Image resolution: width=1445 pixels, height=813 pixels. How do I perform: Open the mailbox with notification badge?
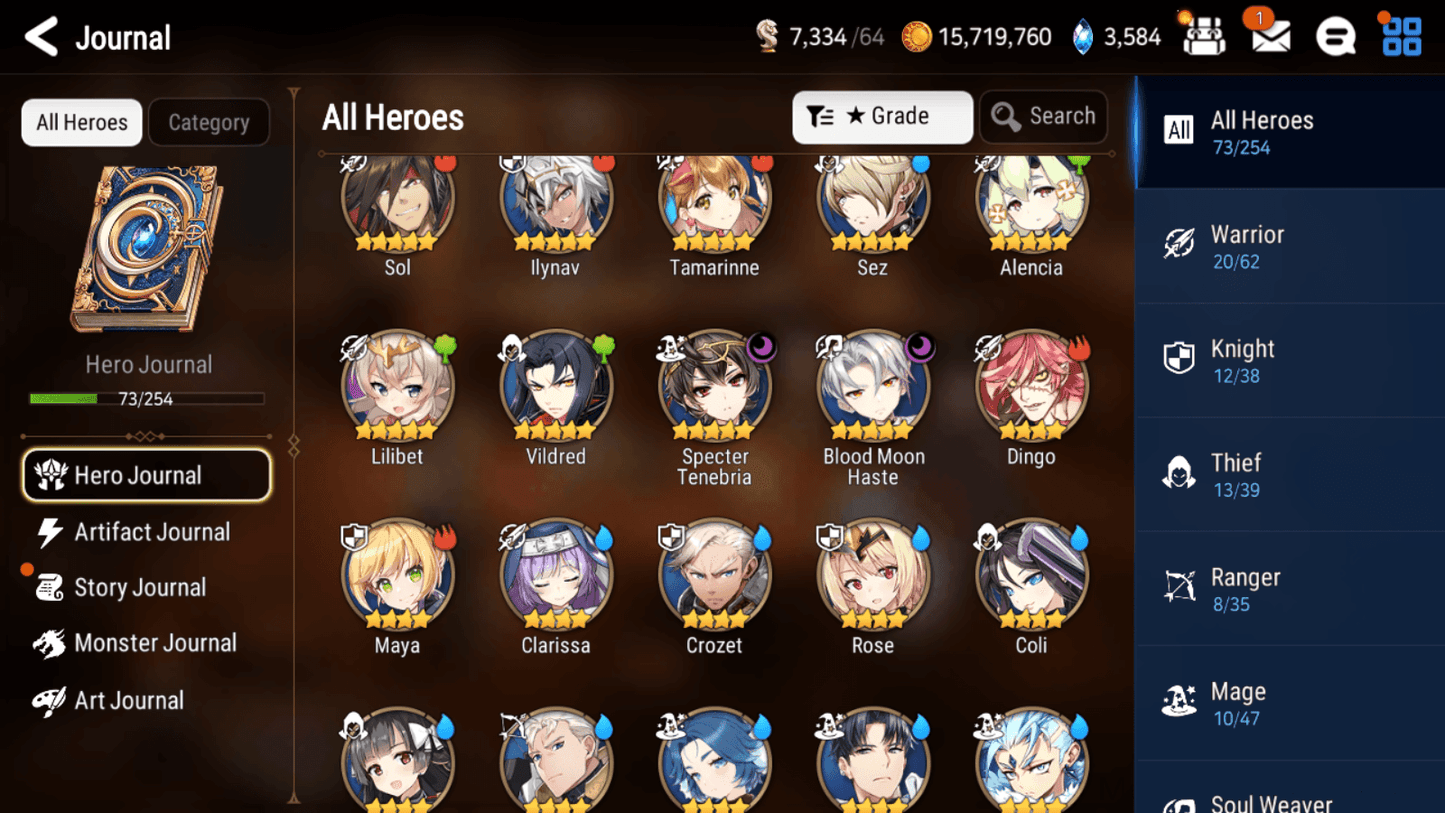tap(1268, 36)
